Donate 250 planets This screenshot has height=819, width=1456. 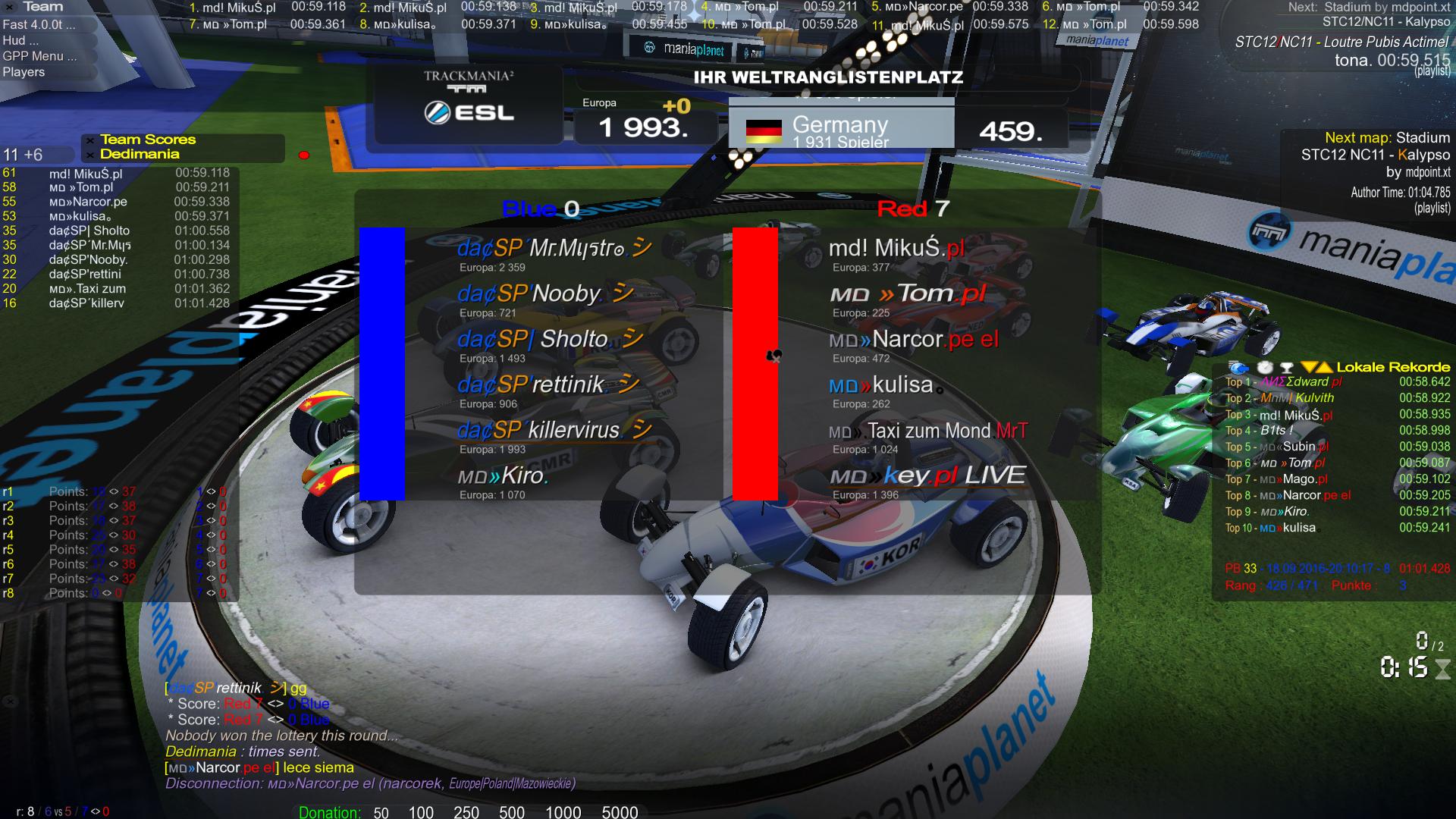tap(466, 812)
